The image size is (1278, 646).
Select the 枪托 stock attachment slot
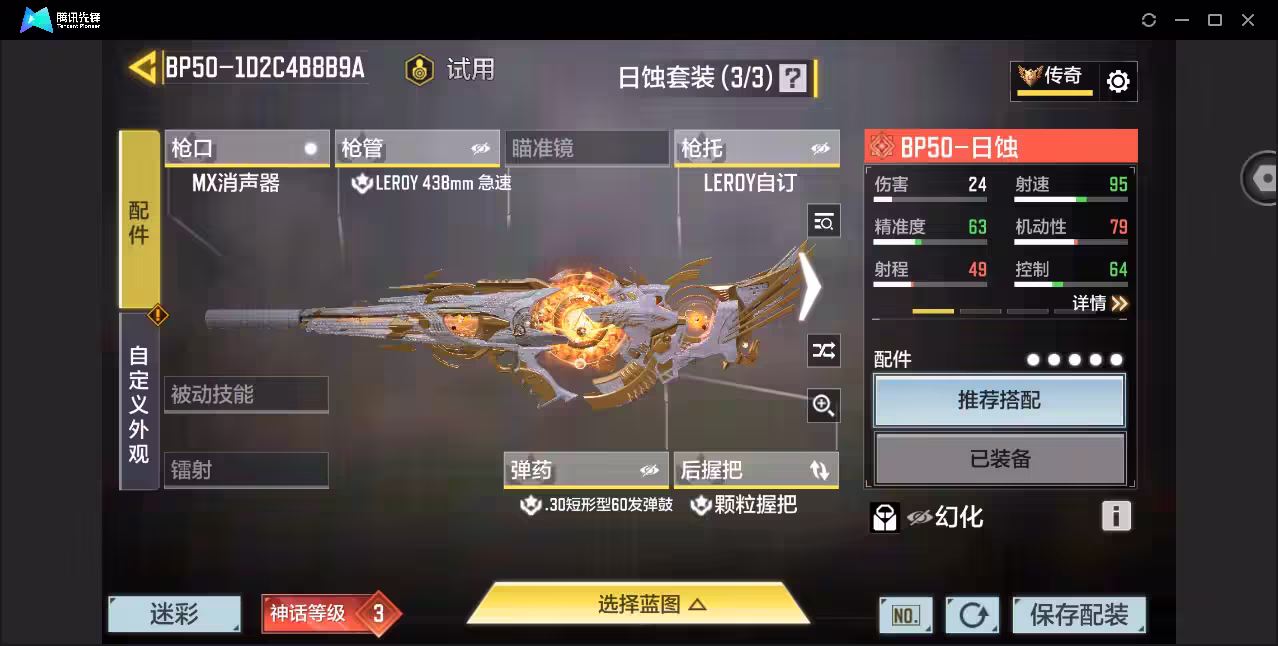pyautogui.click(x=756, y=149)
